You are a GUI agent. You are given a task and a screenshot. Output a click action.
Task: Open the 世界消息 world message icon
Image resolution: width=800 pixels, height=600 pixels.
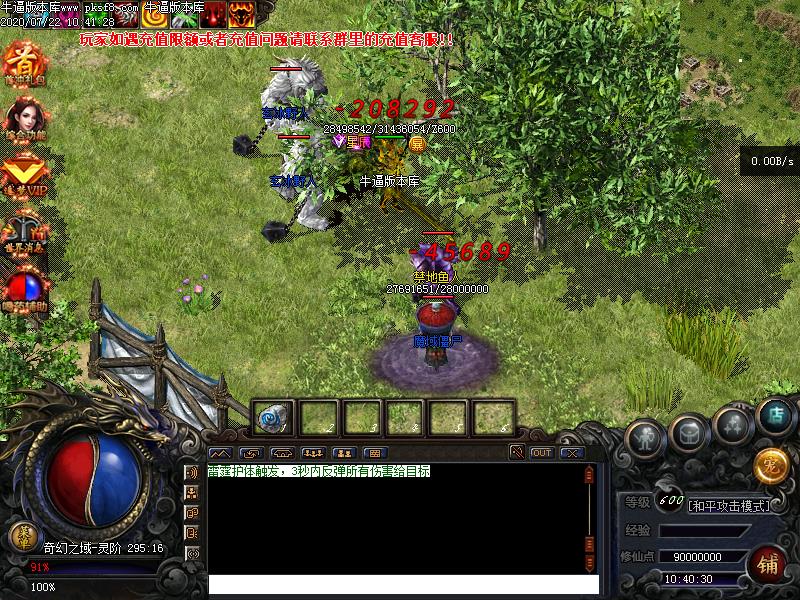pos(24,232)
